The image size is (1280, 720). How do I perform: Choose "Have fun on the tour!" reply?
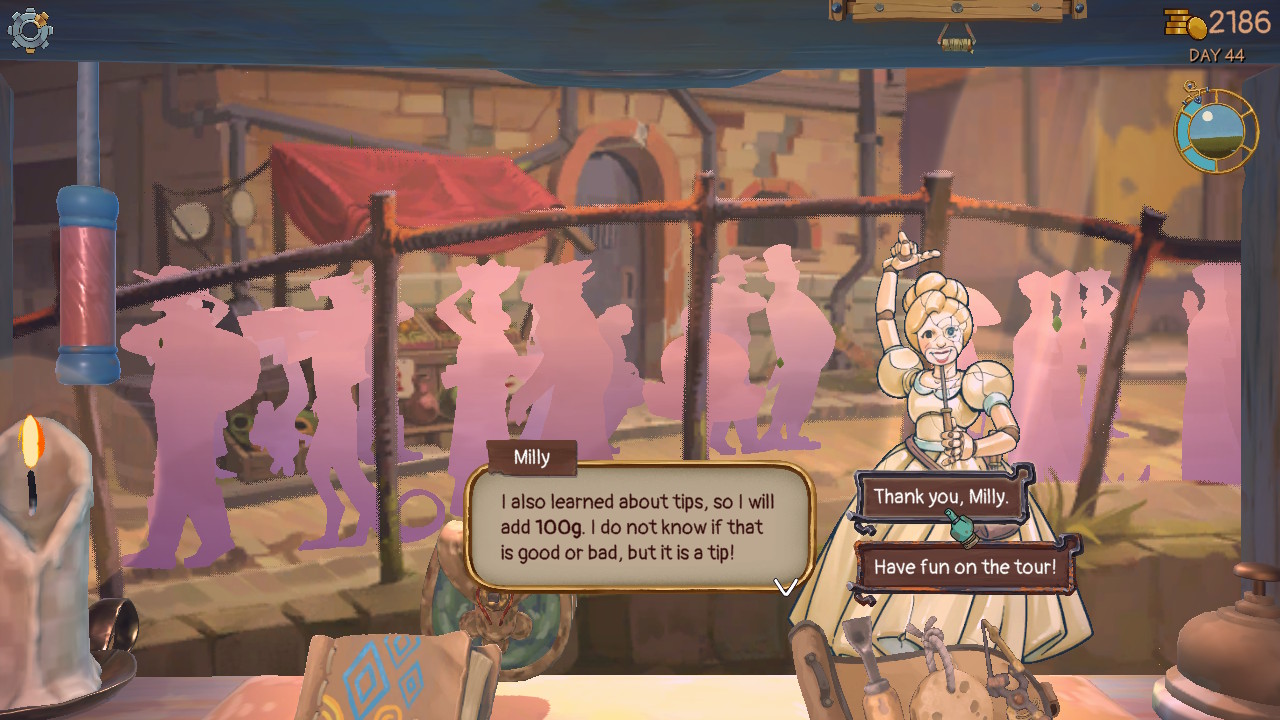[964, 567]
